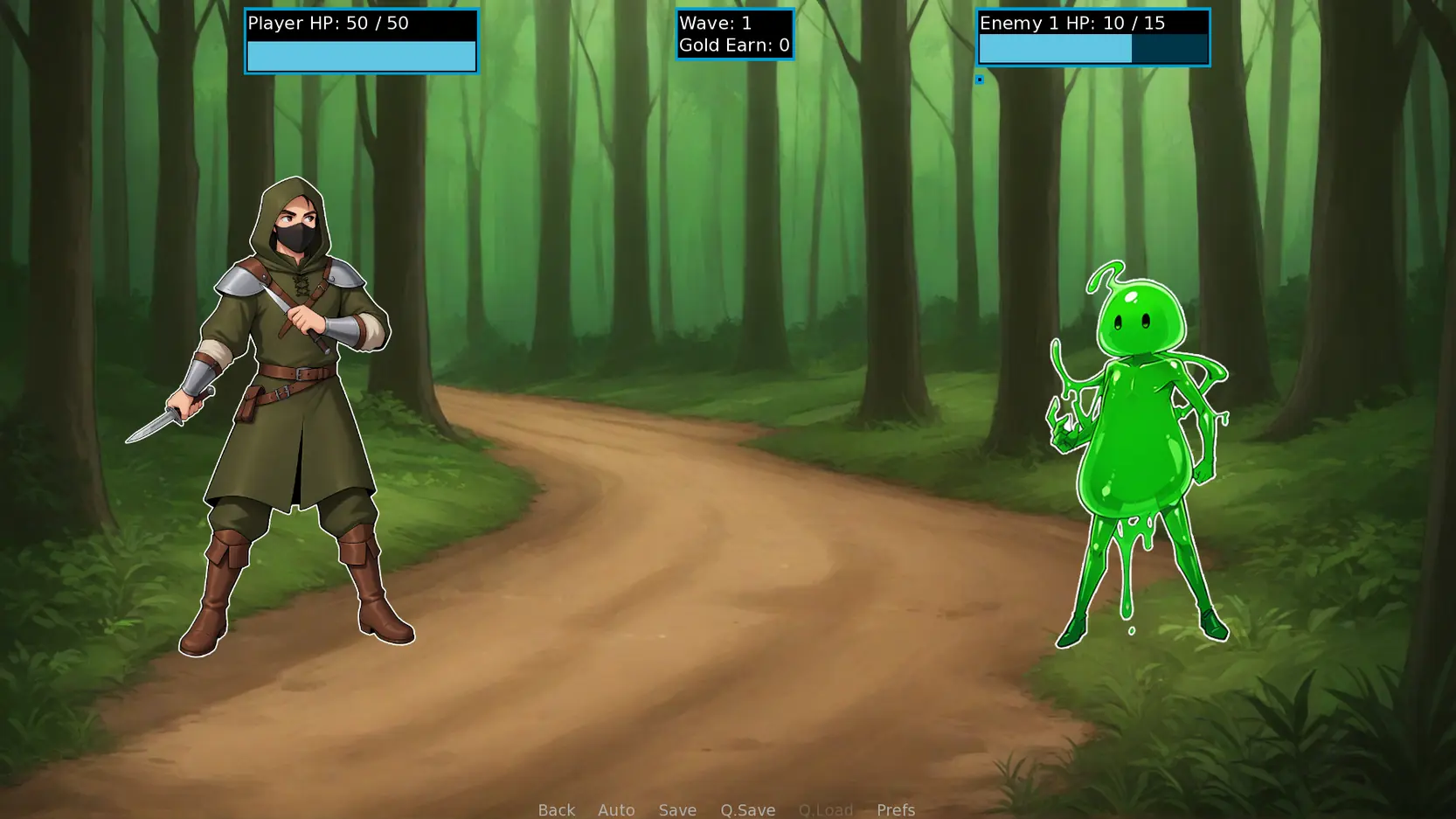Go Back using the quick menu

[556, 809]
